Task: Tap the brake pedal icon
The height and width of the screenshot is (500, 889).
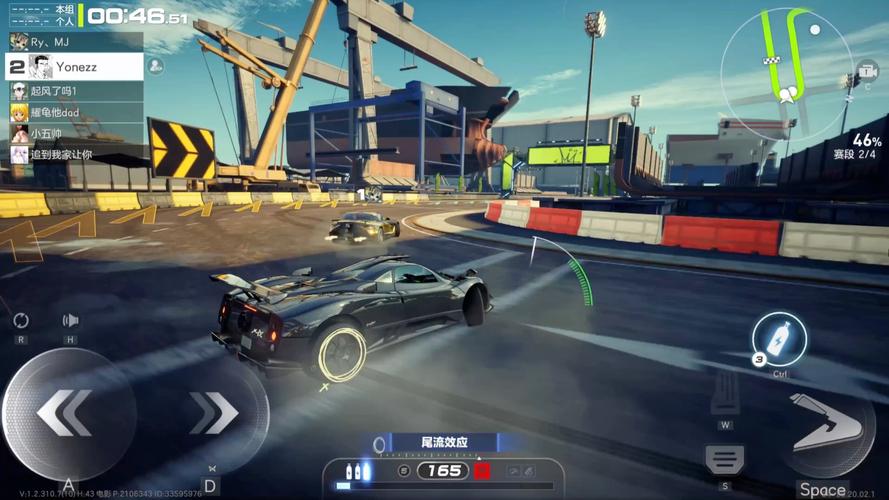Action: [x=725, y=459]
